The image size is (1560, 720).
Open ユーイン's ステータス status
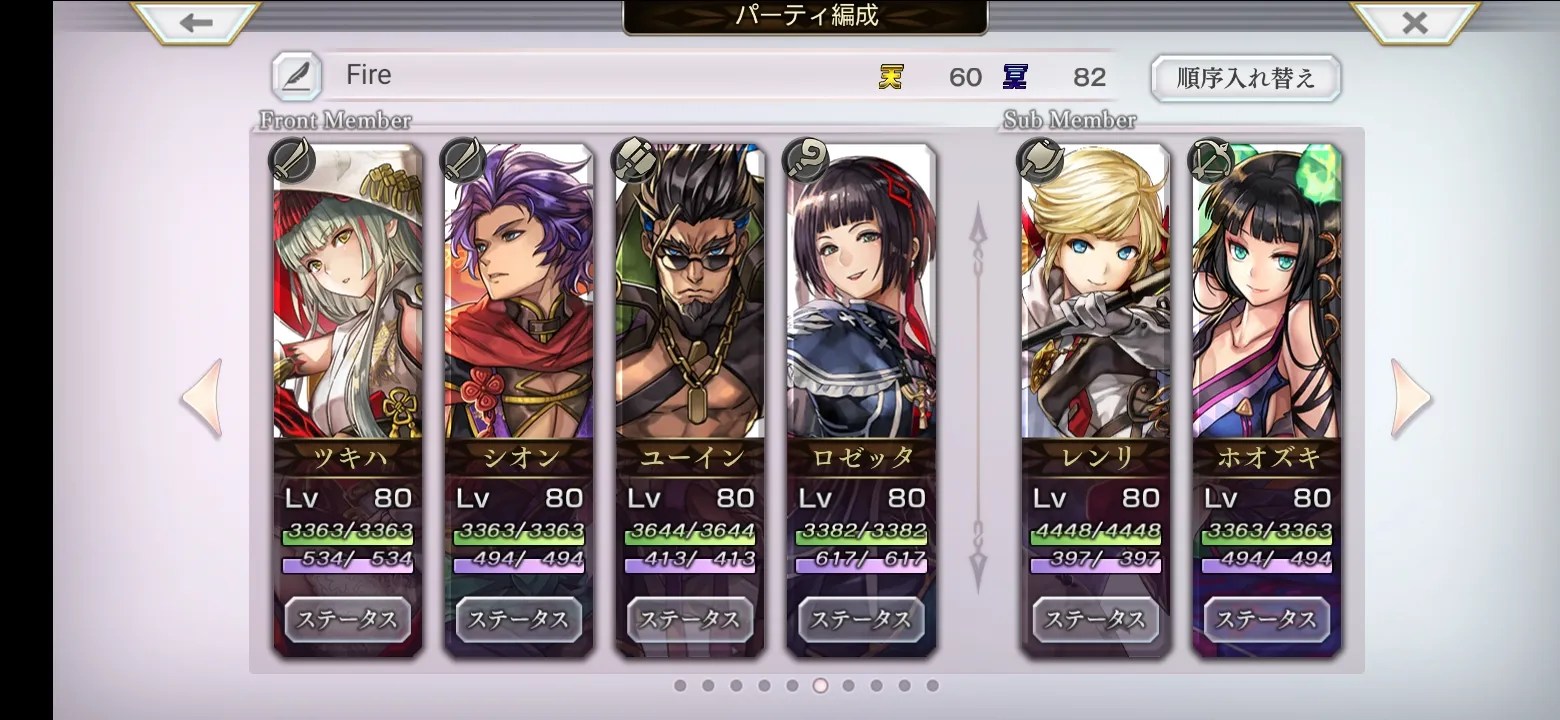(x=690, y=619)
